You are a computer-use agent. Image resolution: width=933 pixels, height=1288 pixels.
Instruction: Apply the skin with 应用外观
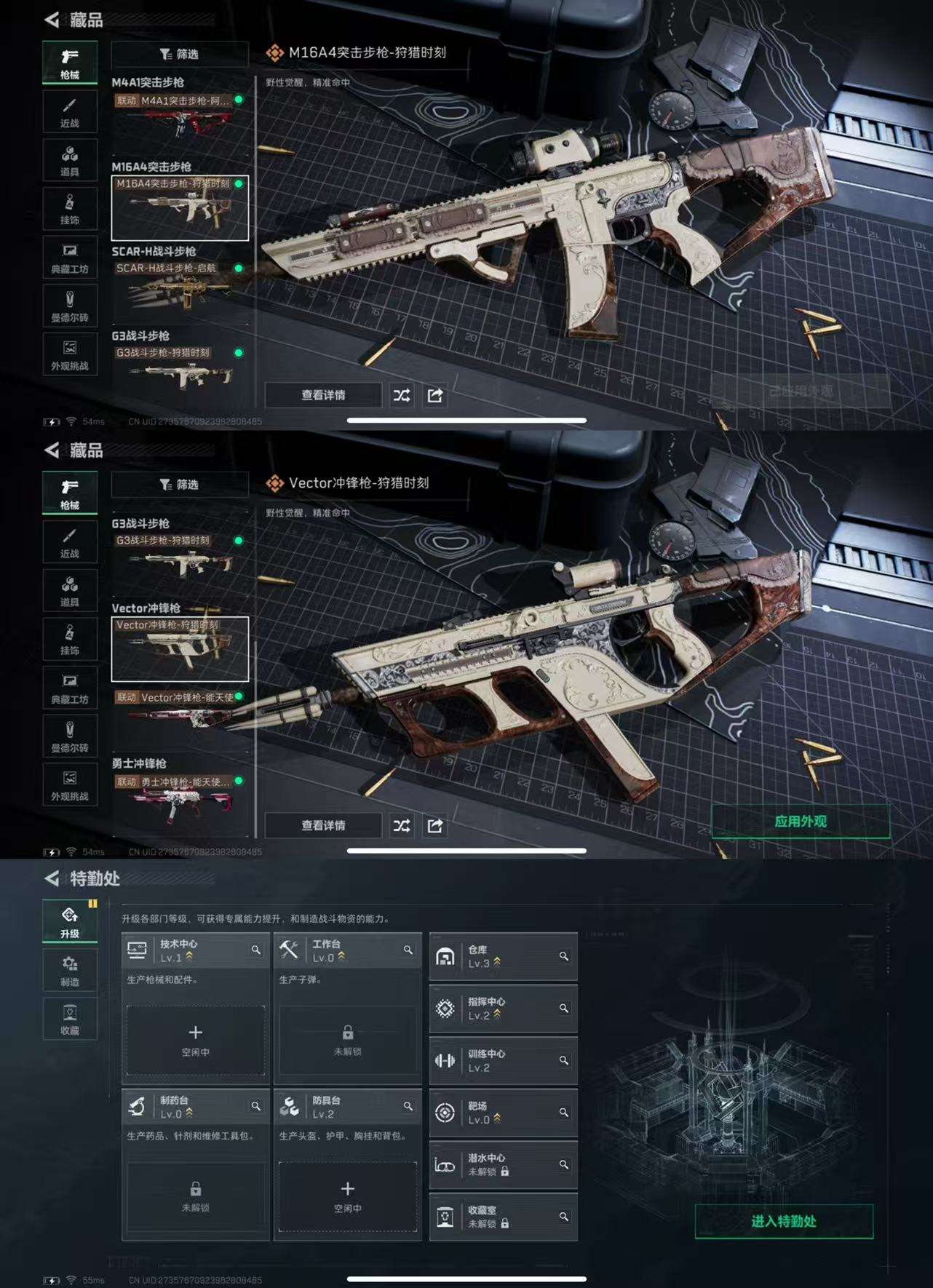[x=800, y=822]
